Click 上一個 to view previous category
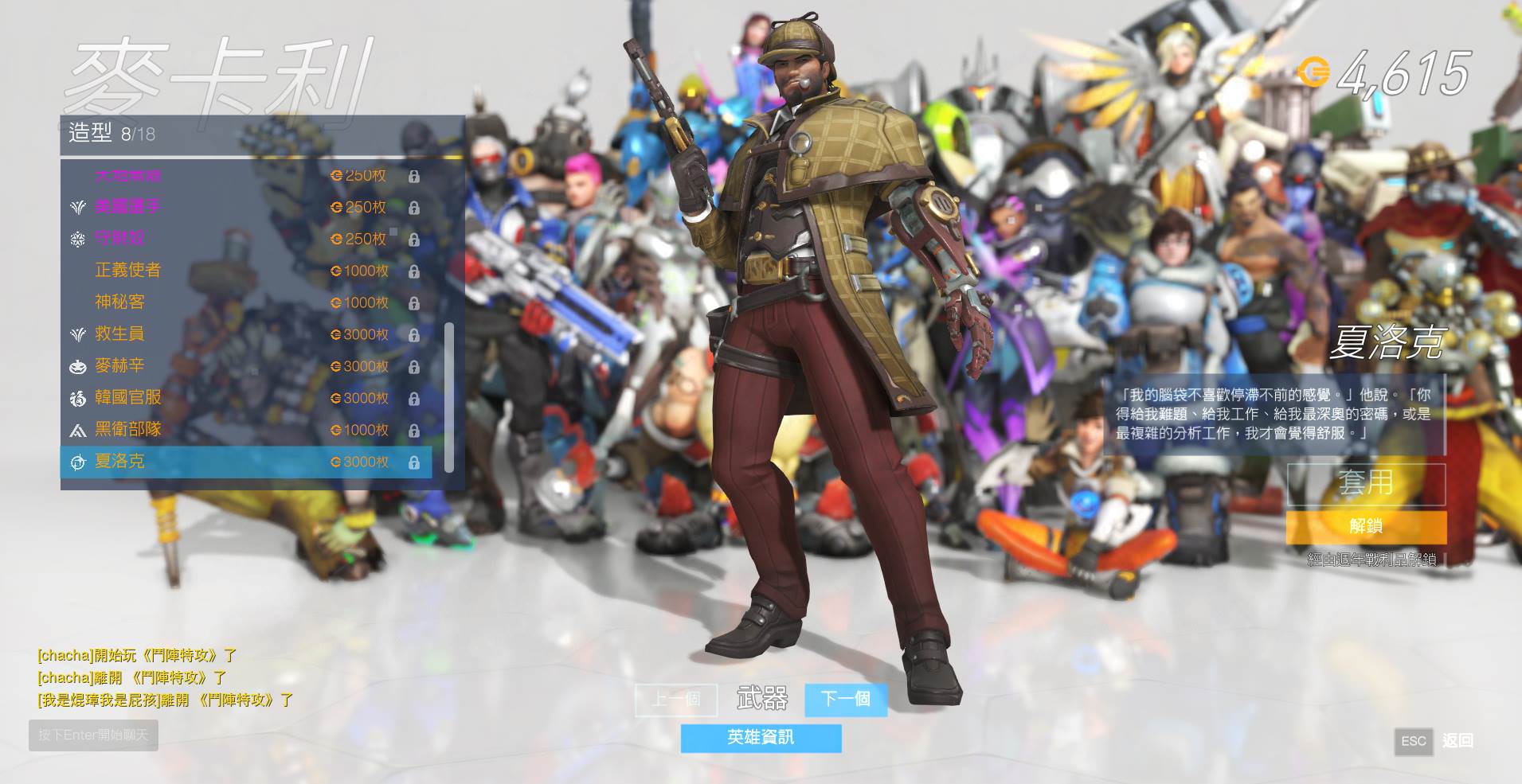The height and width of the screenshot is (784, 1522). coord(675,700)
